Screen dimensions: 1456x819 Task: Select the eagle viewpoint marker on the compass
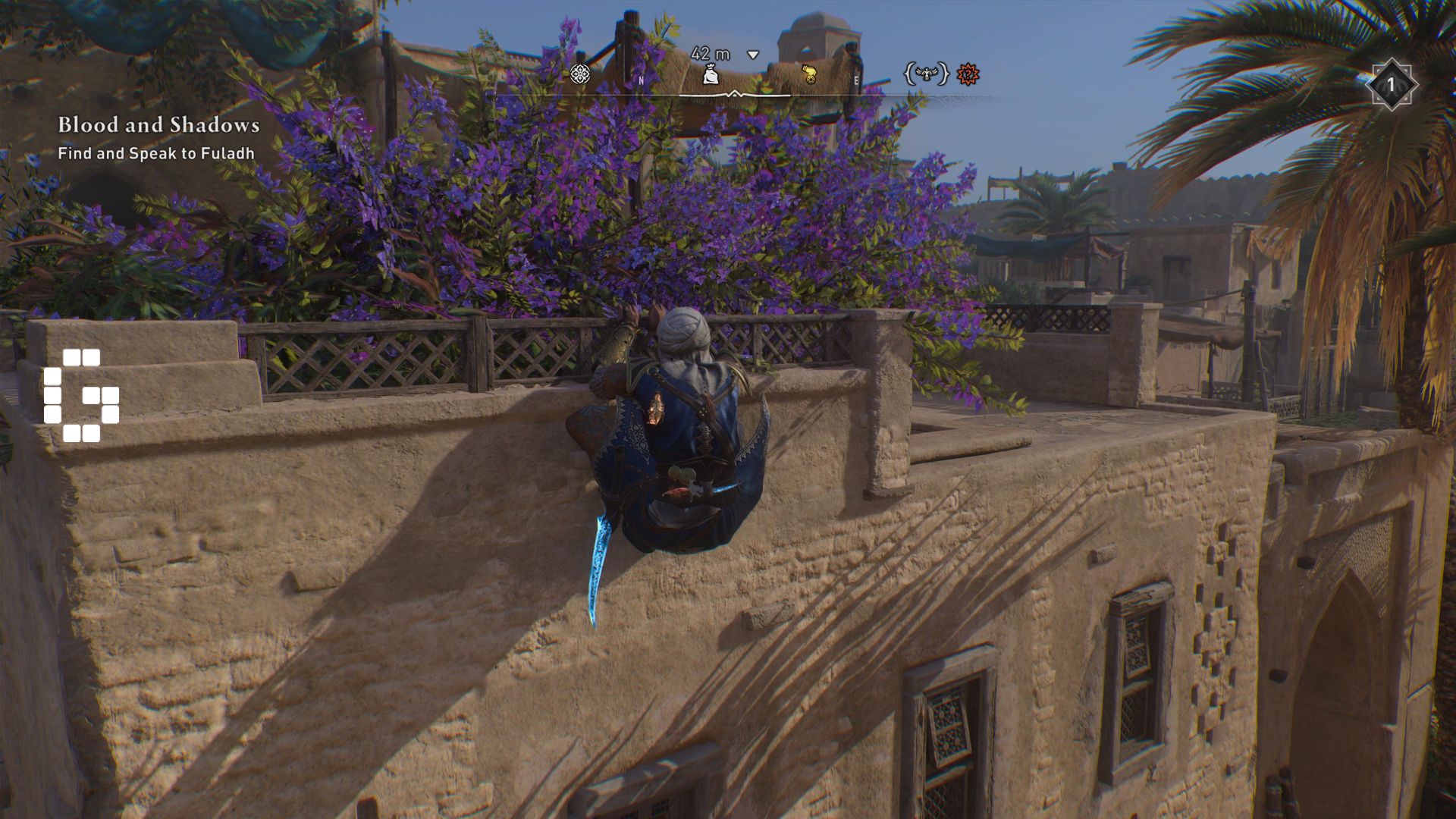(926, 74)
